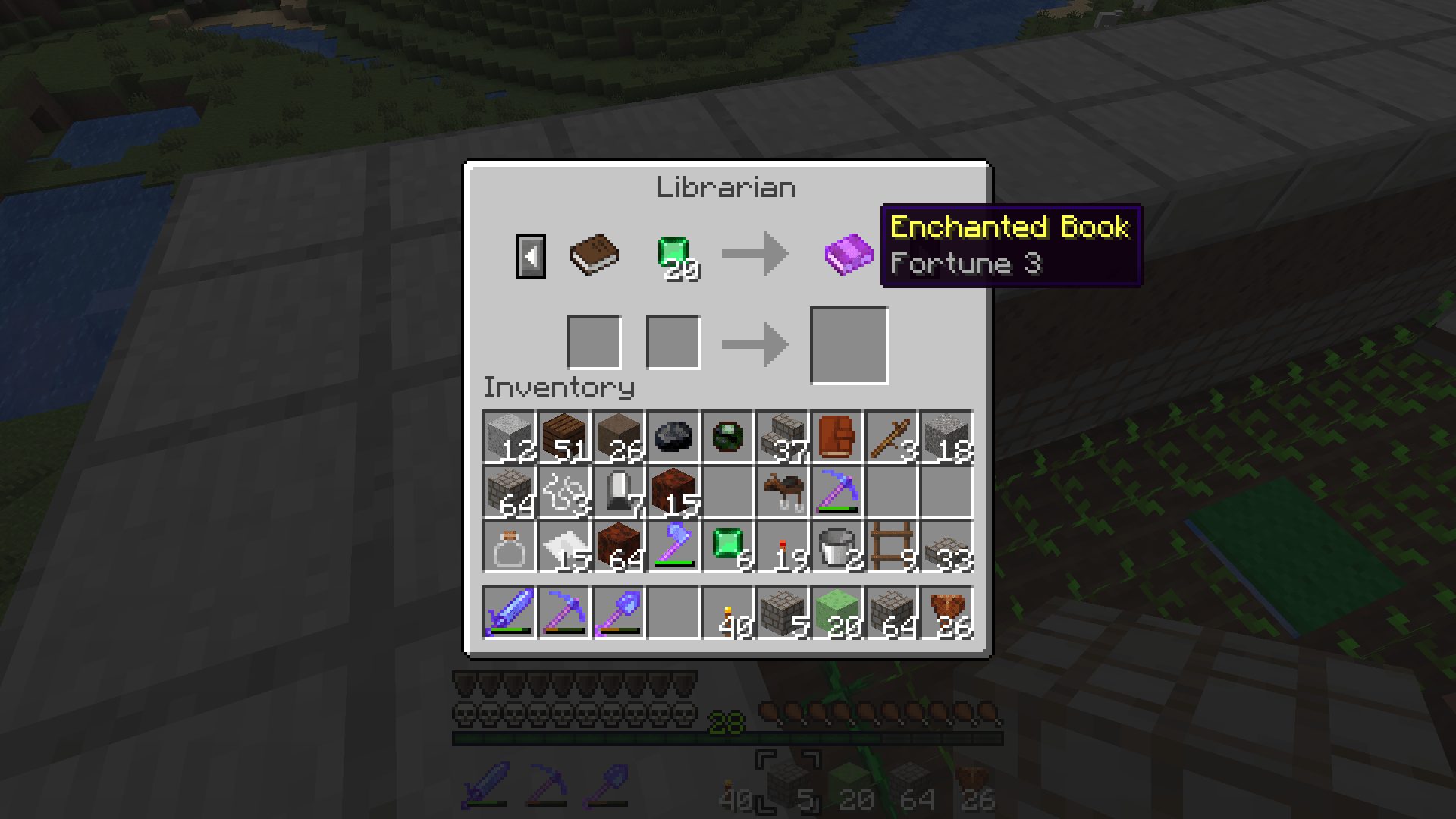Pick up the 51 wooden planks
1456x819 pixels.
pos(563,437)
